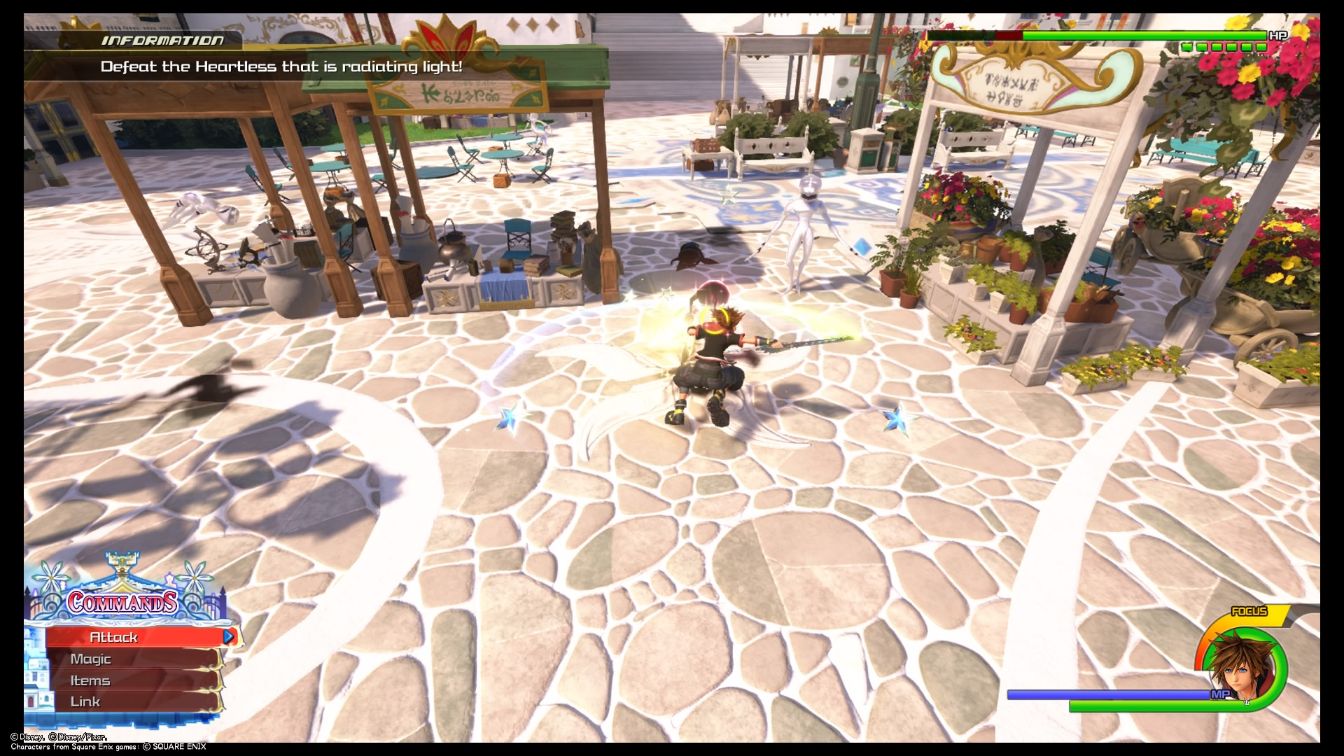Click the HP label beside the health bar
The width and height of the screenshot is (1344, 756).
pos(1279,35)
